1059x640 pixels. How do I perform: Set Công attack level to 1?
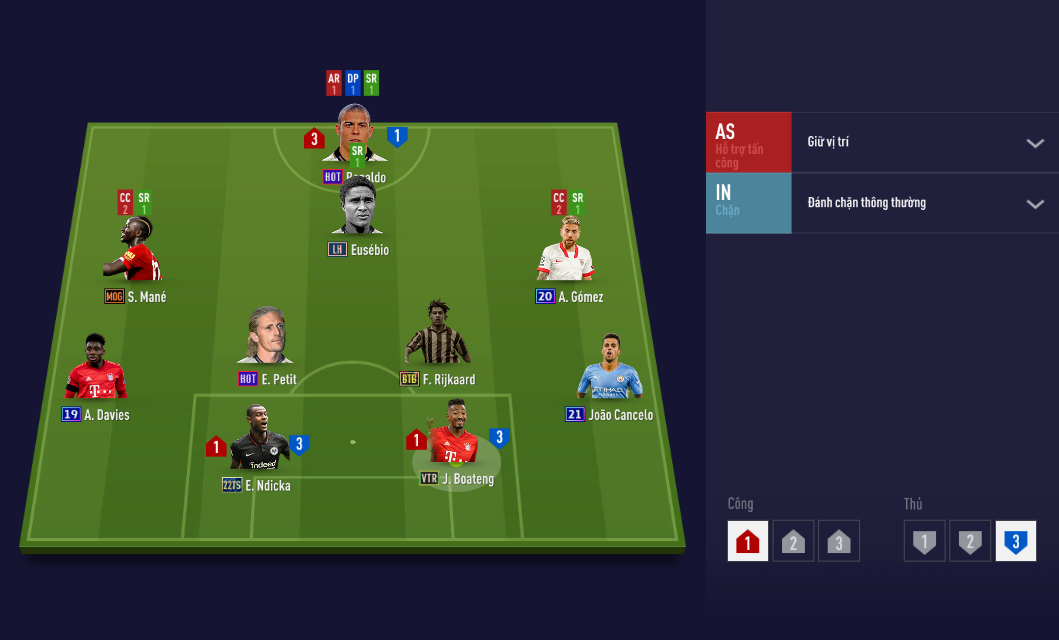point(748,541)
